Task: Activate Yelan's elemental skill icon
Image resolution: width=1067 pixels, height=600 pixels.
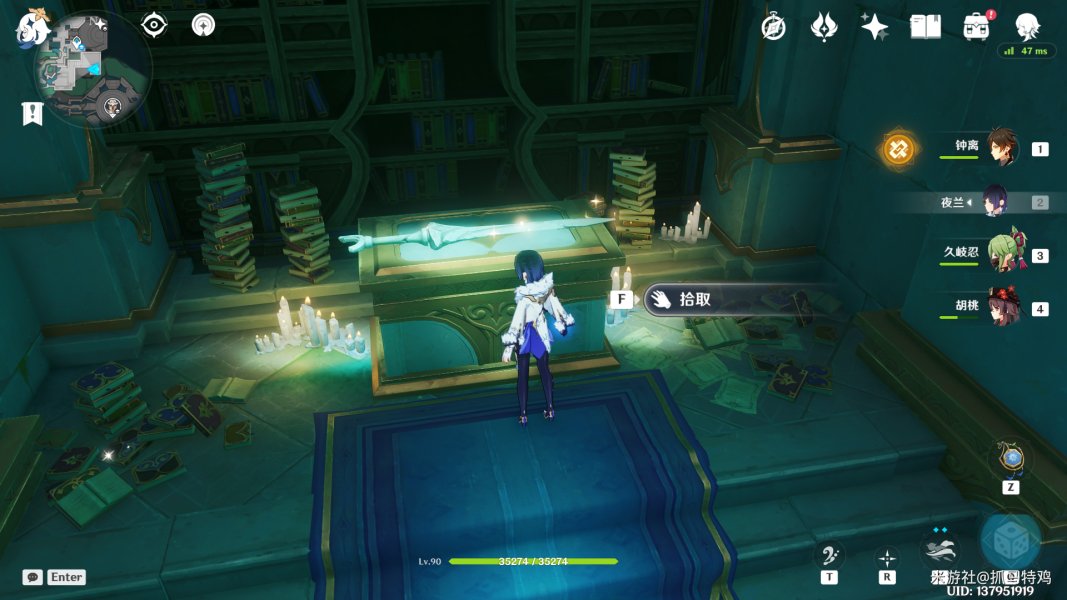Action: (941, 549)
